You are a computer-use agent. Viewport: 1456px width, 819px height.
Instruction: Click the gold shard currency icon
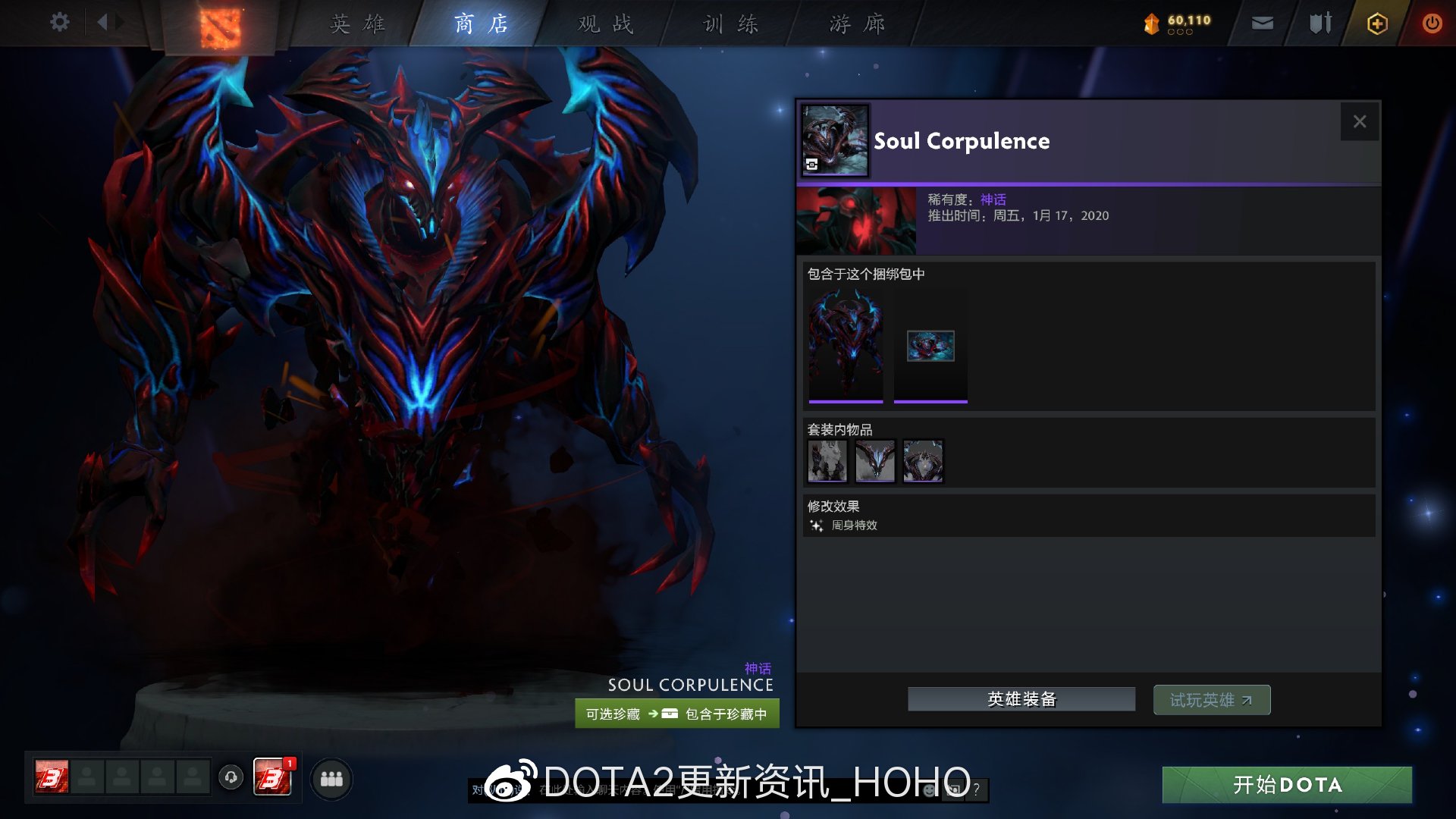(1151, 23)
